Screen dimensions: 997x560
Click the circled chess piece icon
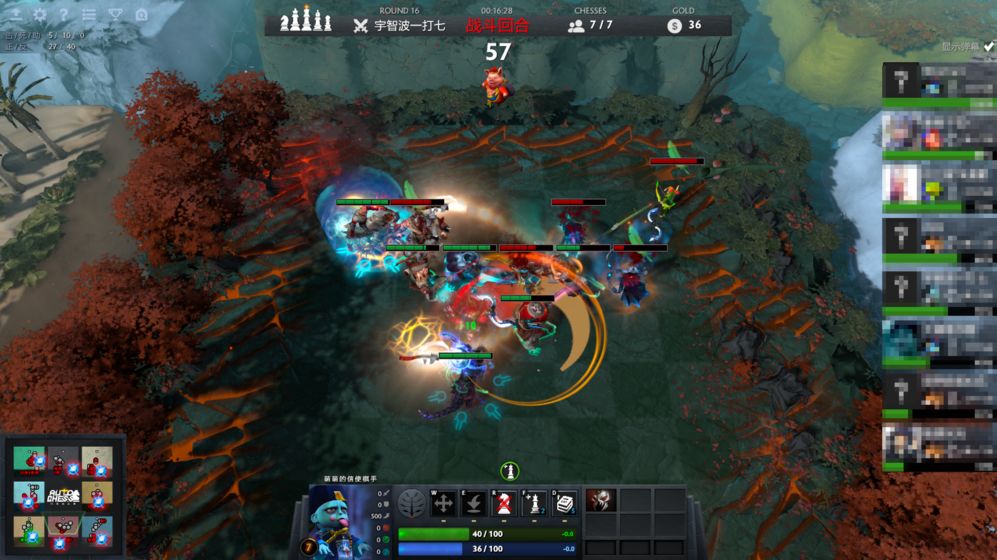pos(509,470)
